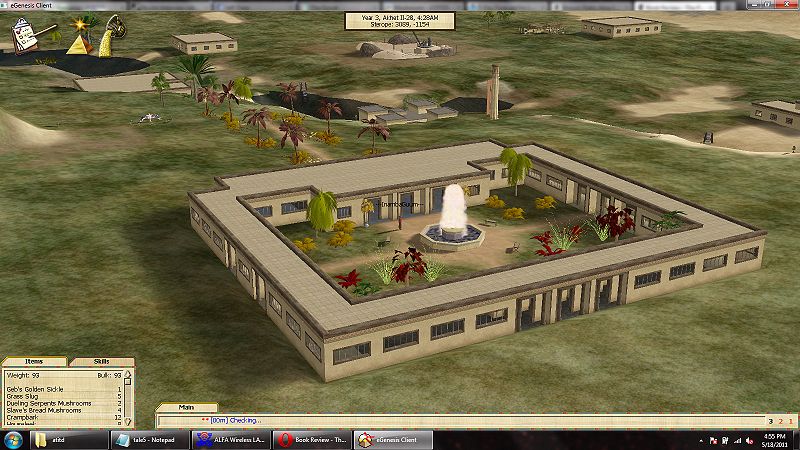Pick Slave's Bread Mushrooms in inventory

pos(44,410)
